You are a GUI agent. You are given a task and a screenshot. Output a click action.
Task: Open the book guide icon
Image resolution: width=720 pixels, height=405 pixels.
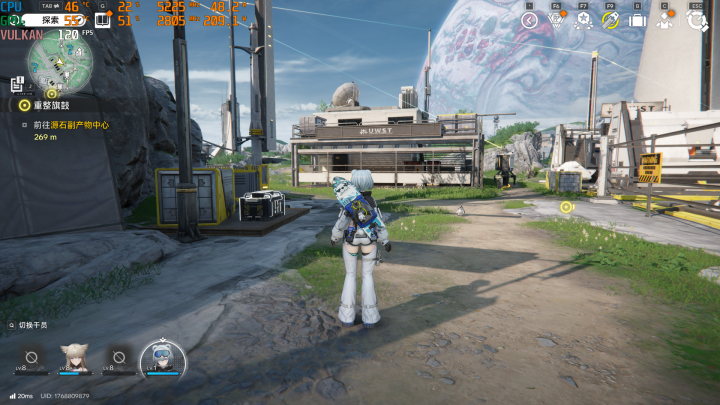102,20
